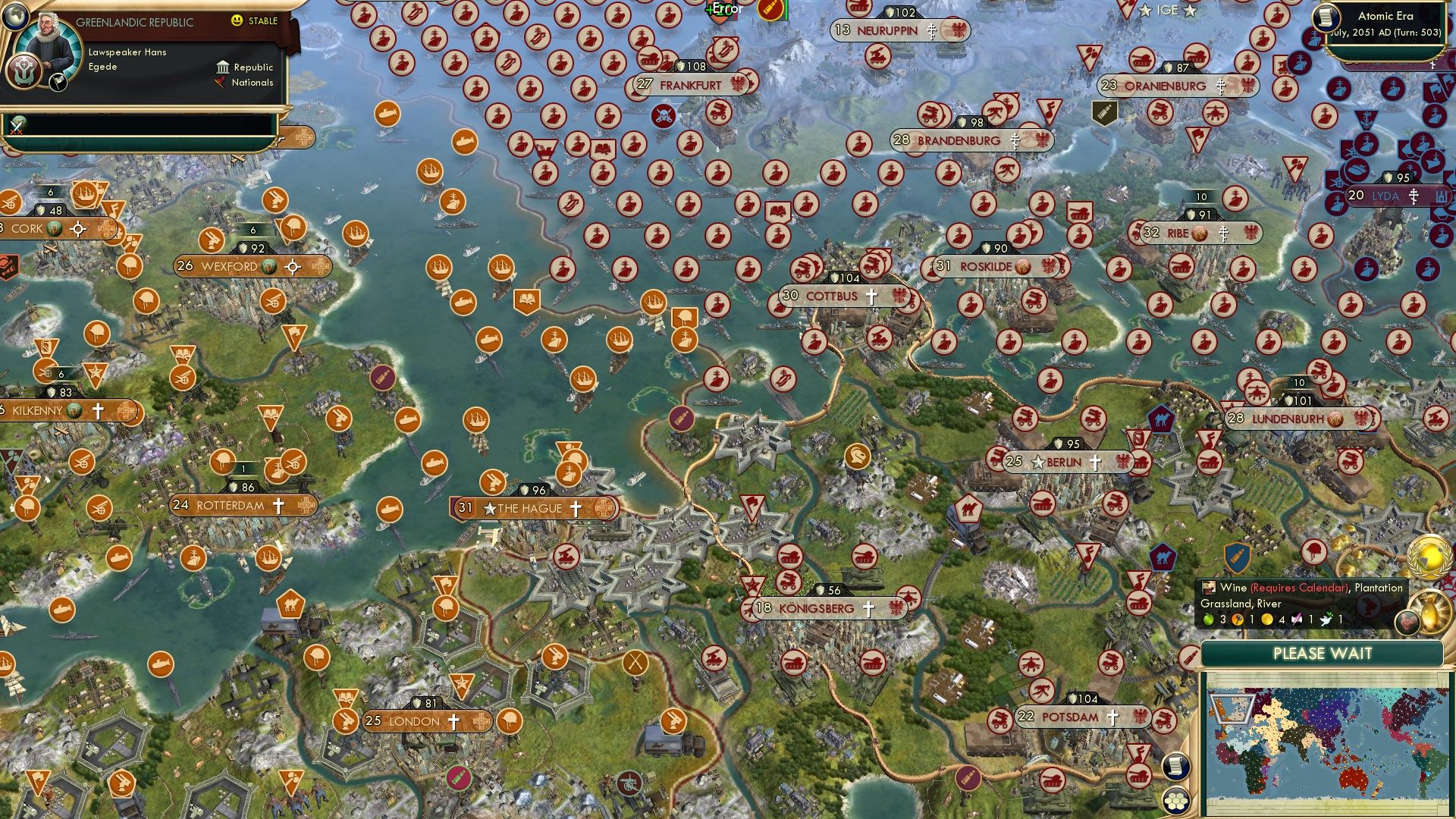Expand the Frankfurt city banner
Screen dimensions: 1456x819
(x=690, y=86)
